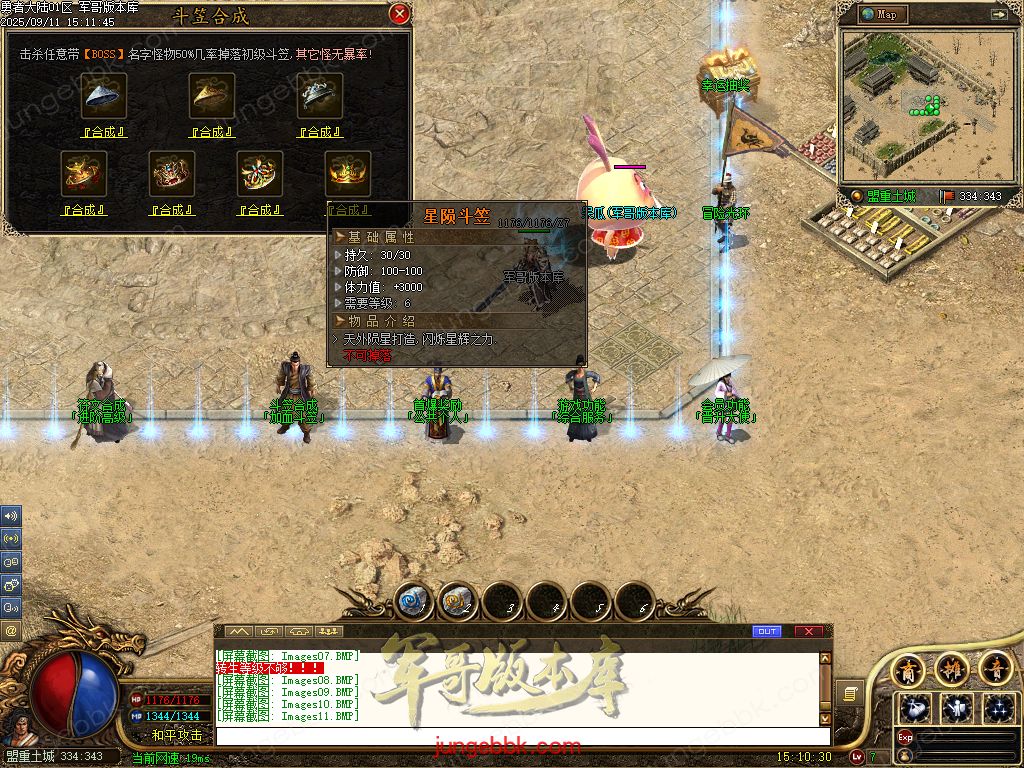This screenshot has width=1024, height=768.
Task: Toggle the minimap arrow button
Action: (x=998, y=14)
